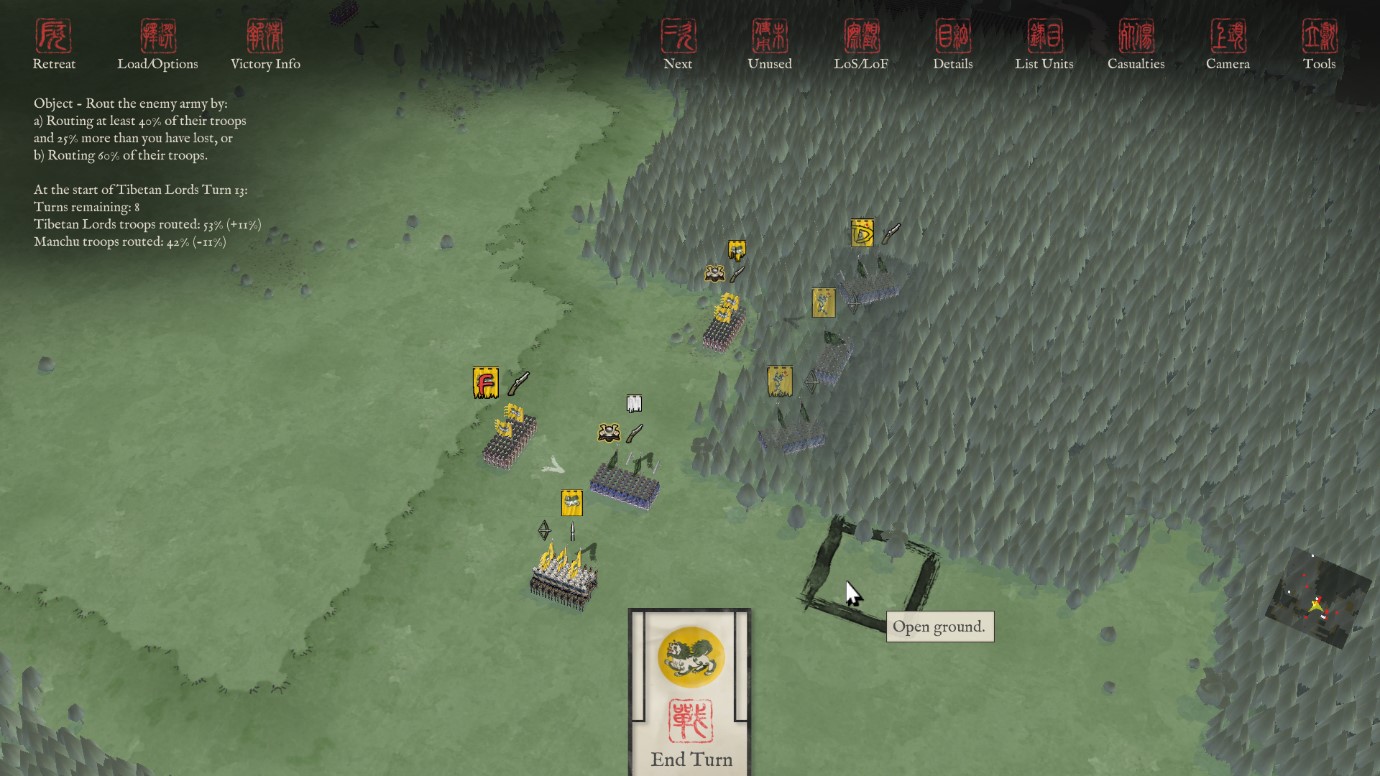
Task: Select the Next unit button
Action: (x=678, y=45)
